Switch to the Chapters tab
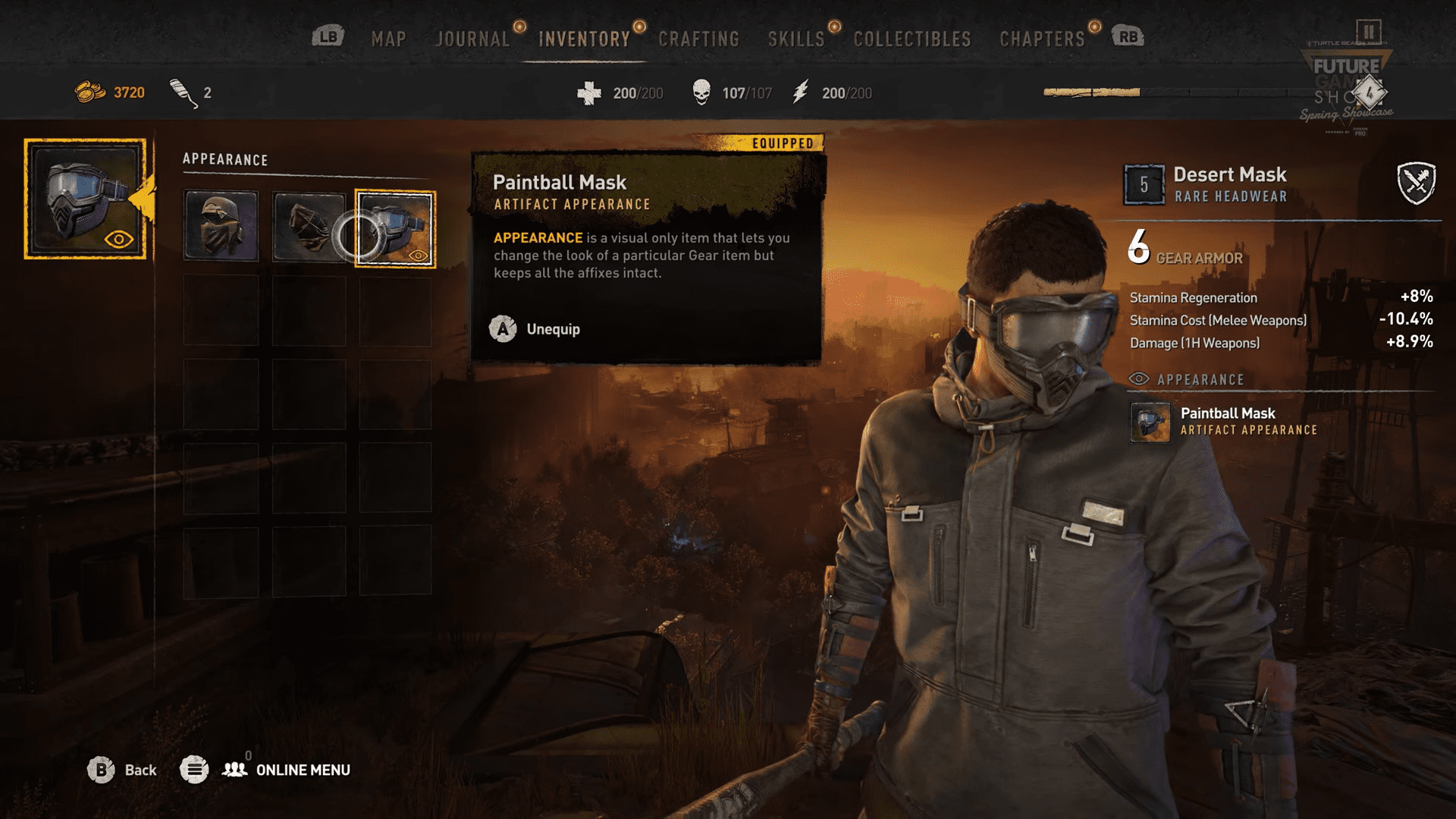 pos(1042,39)
